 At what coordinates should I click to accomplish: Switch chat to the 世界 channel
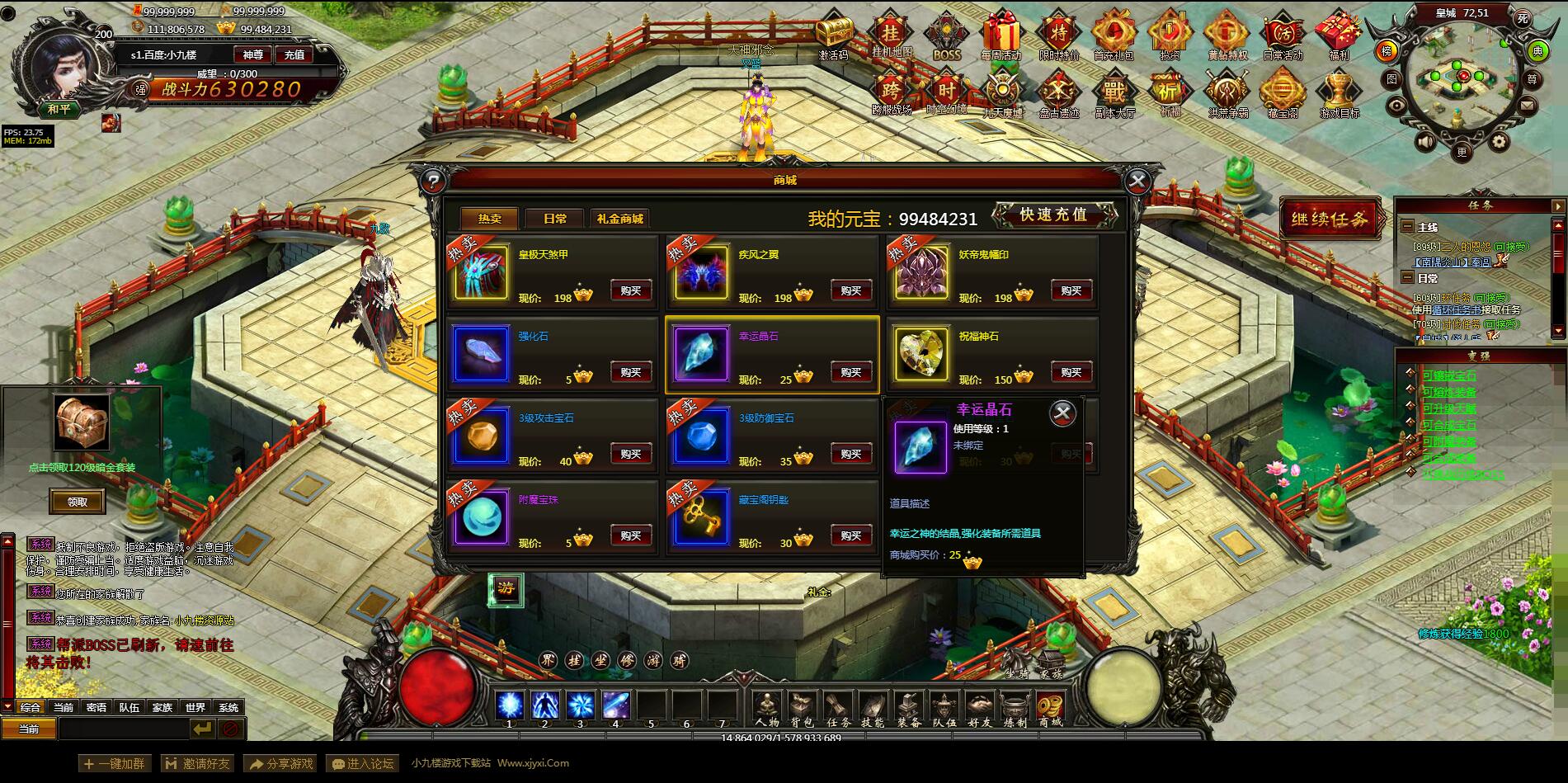195,707
